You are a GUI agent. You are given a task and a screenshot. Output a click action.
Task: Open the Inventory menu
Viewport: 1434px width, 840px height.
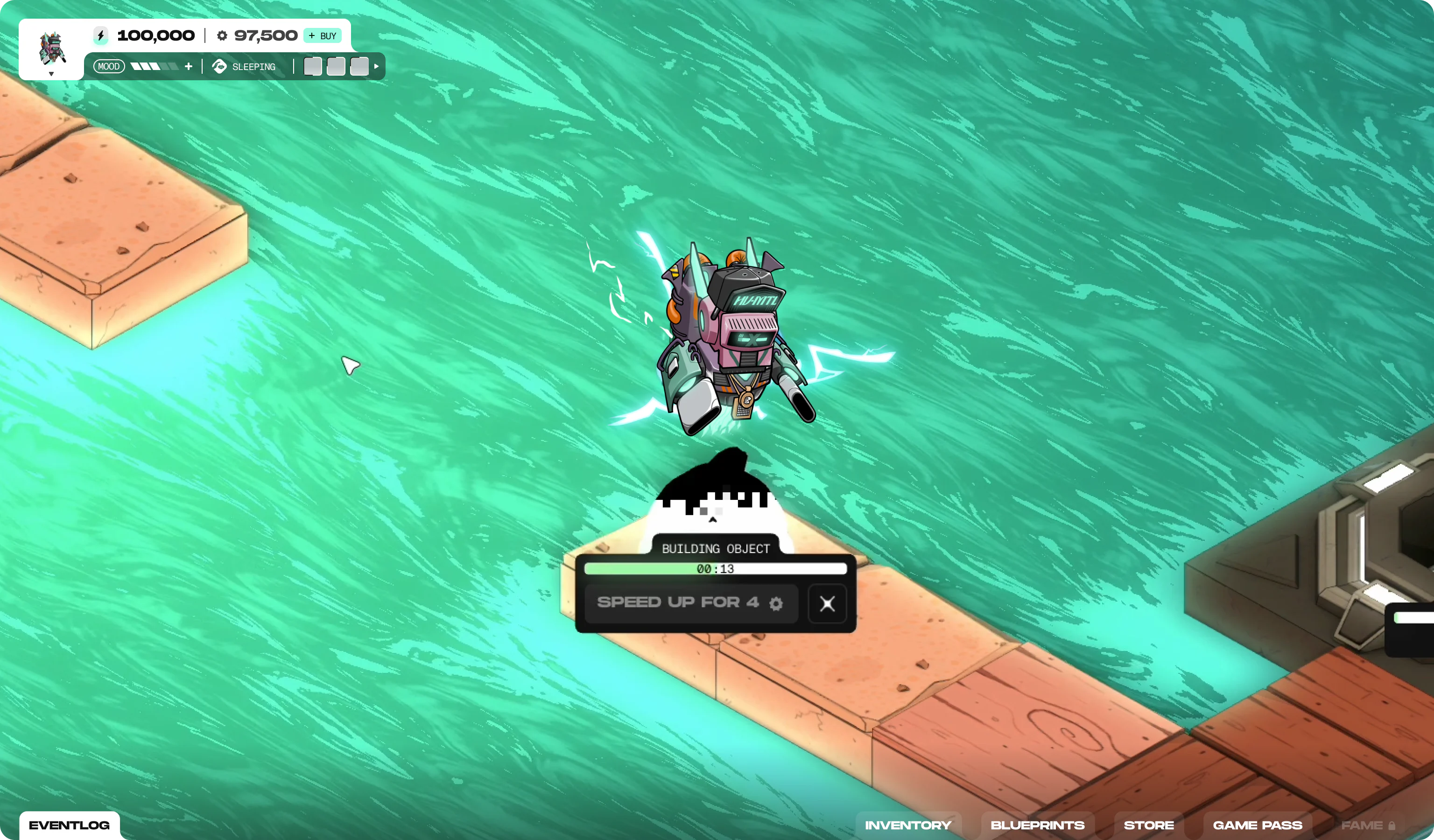pyautogui.click(x=907, y=825)
